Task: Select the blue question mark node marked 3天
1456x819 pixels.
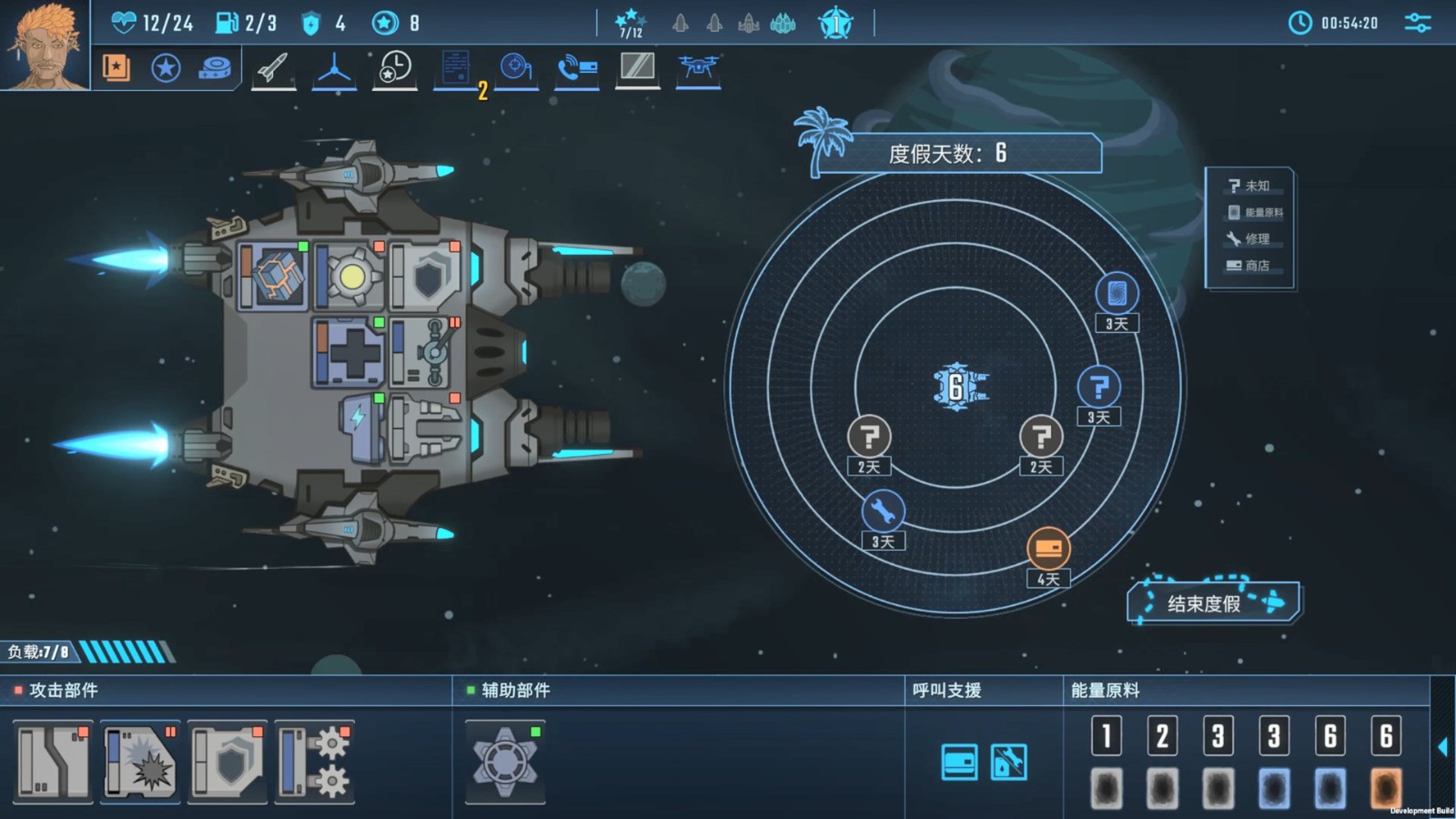Action: (x=1098, y=388)
